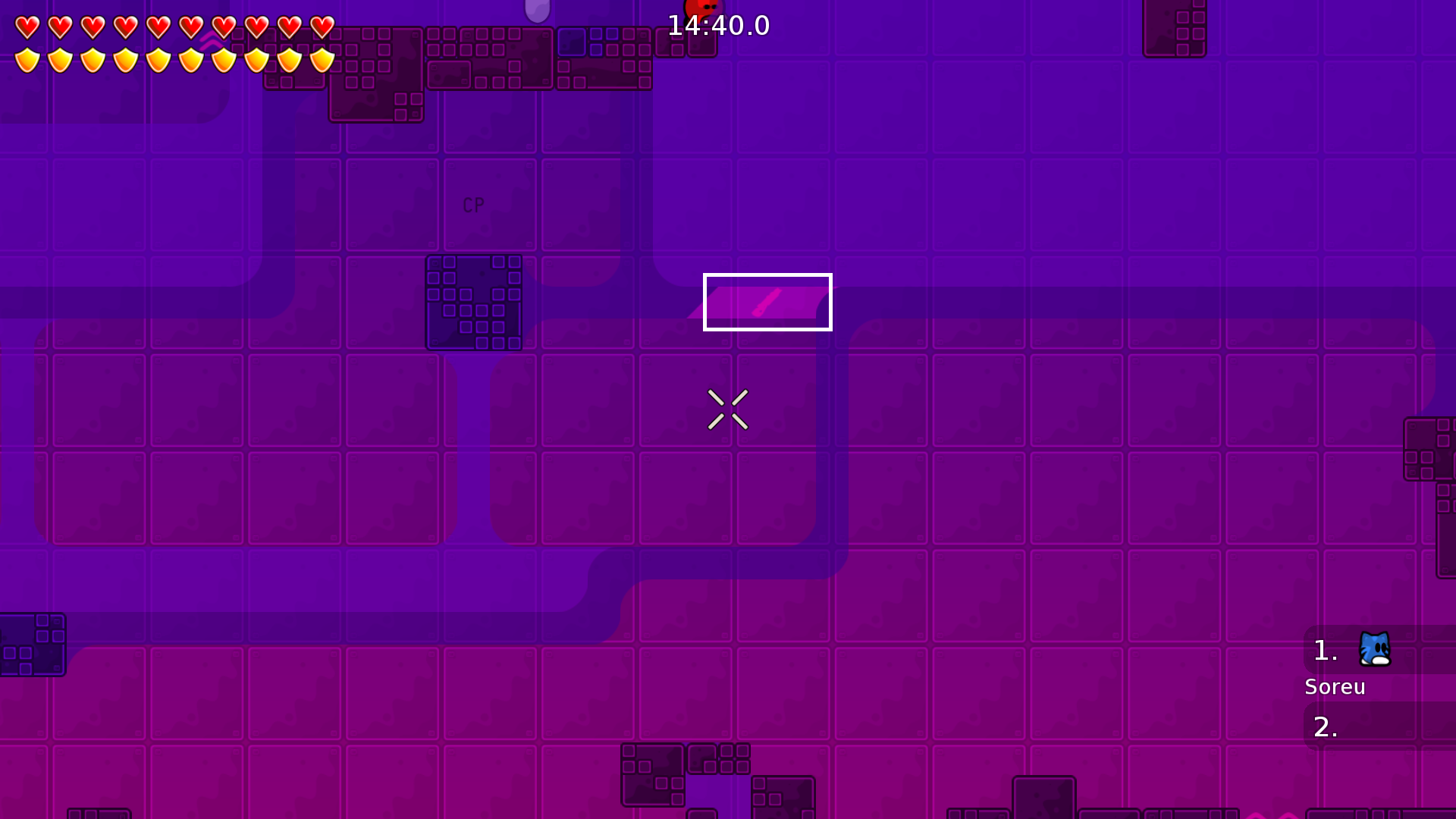The image size is (1456, 819).
Task: Click the CP checkpoint marker tile
Action: click(x=473, y=205)
